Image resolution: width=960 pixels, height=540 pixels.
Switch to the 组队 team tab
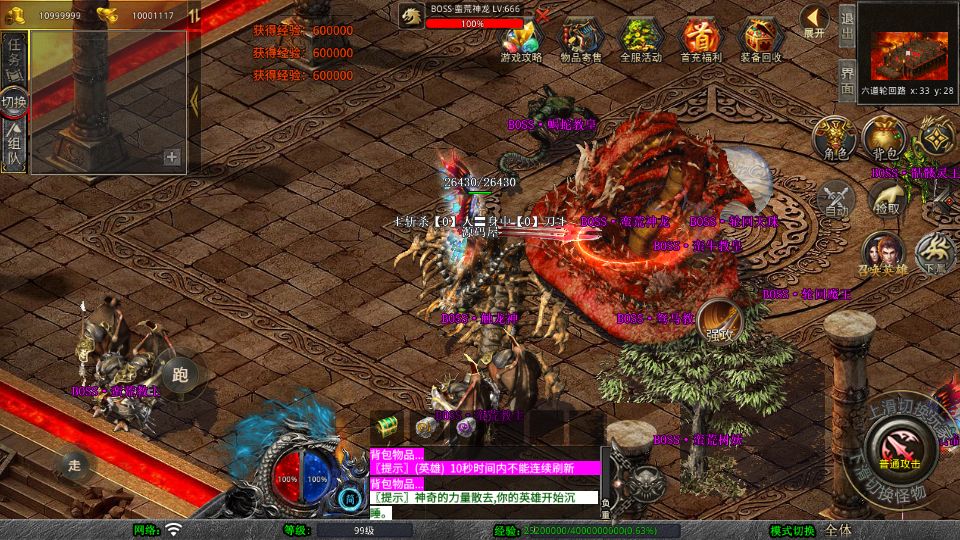[14, 146]
